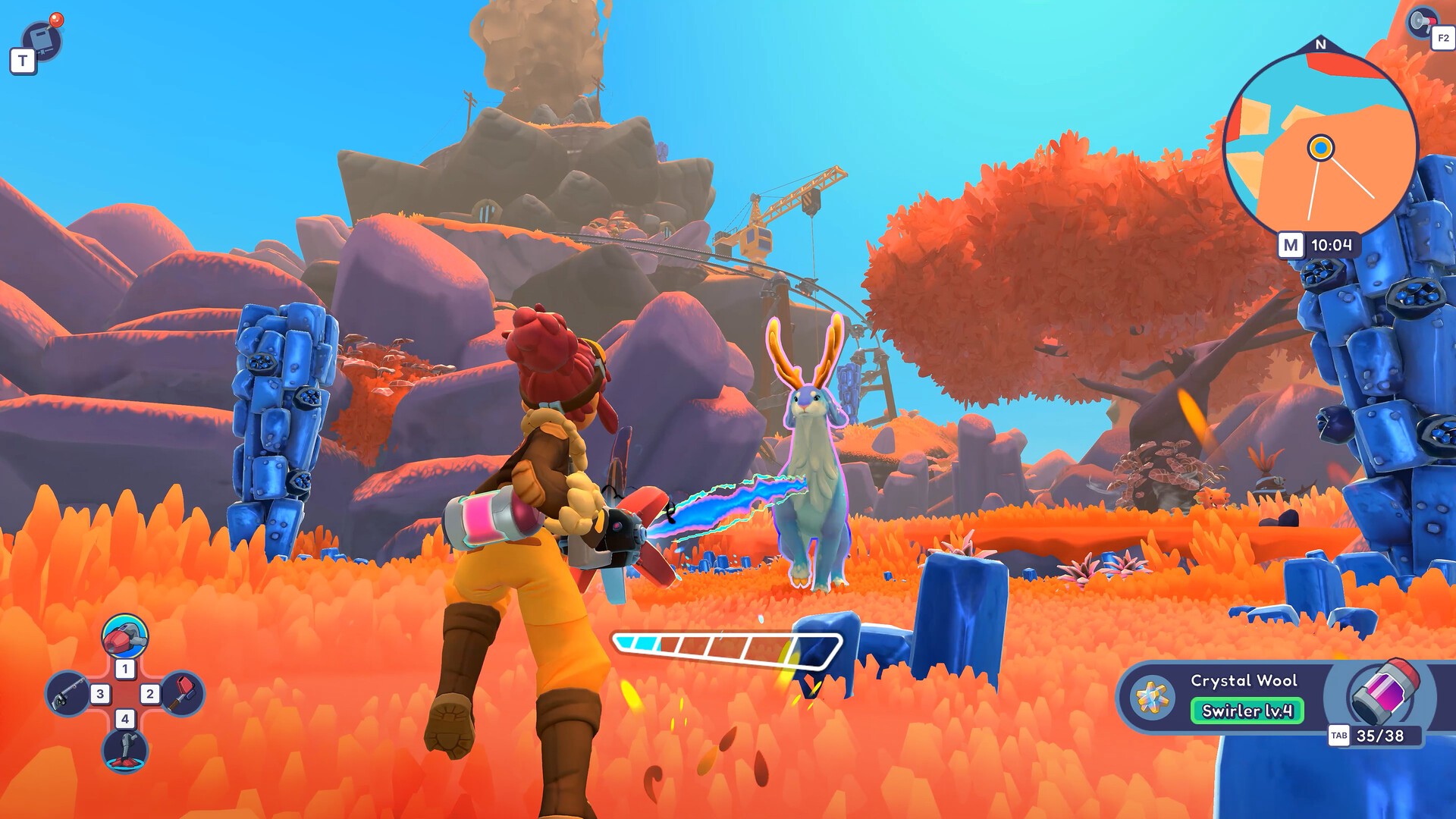Equip the red-headed hammer tool
This screenshot has width=1456, height=819.
click(x=184, y=692)
